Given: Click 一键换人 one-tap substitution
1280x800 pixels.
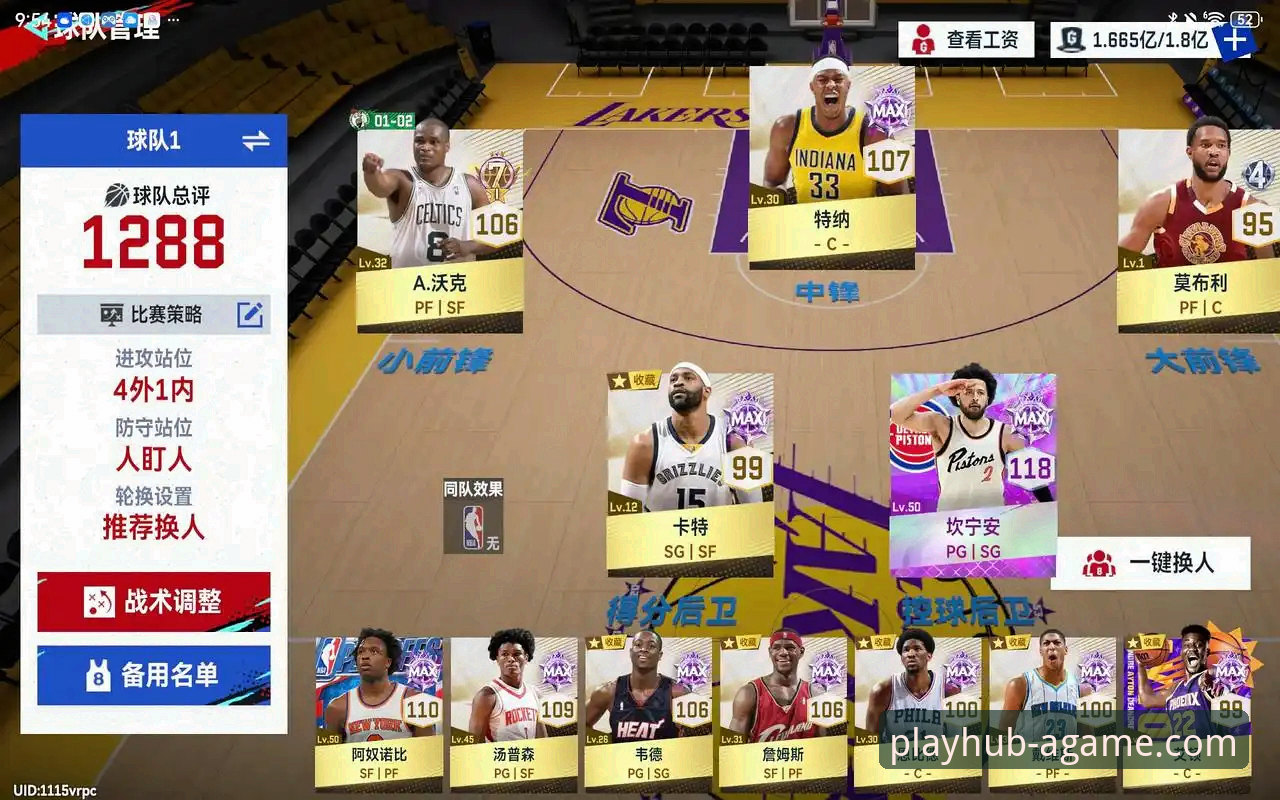Looking at the screenshot, I should pos(1150,563).
